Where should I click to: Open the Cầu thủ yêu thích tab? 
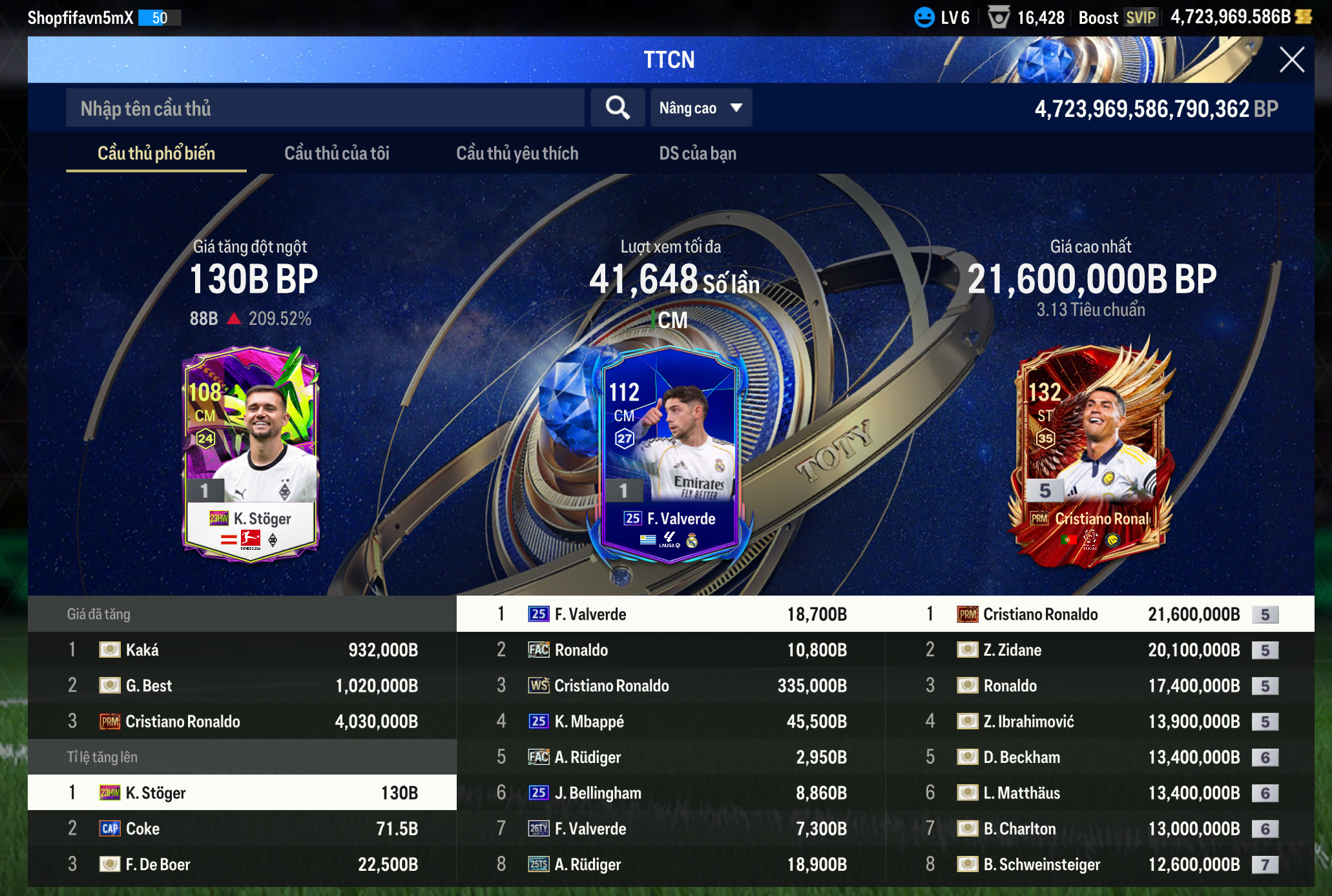coord(517,153)
